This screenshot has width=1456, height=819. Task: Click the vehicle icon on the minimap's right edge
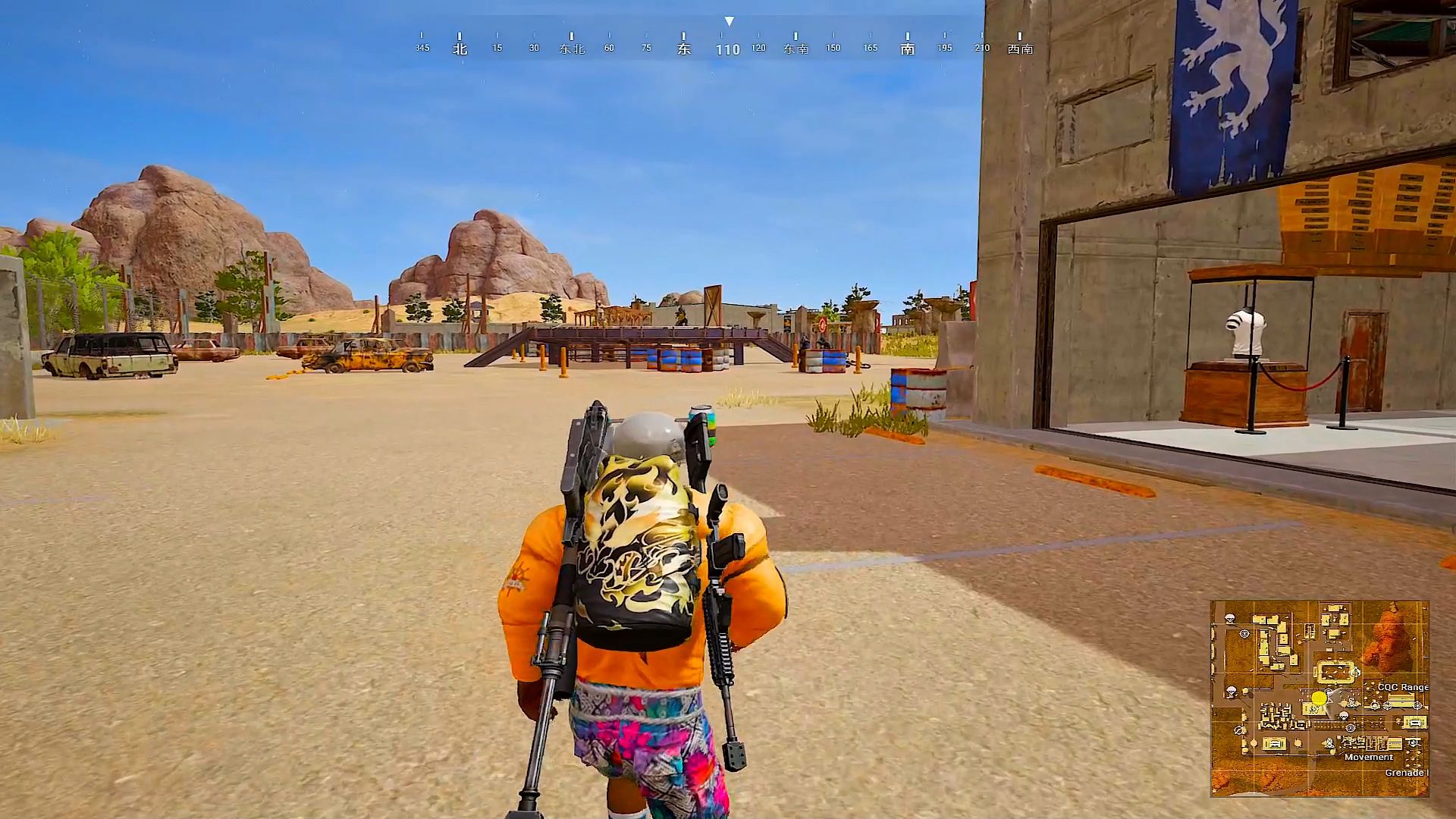[x=1414, y=722]
